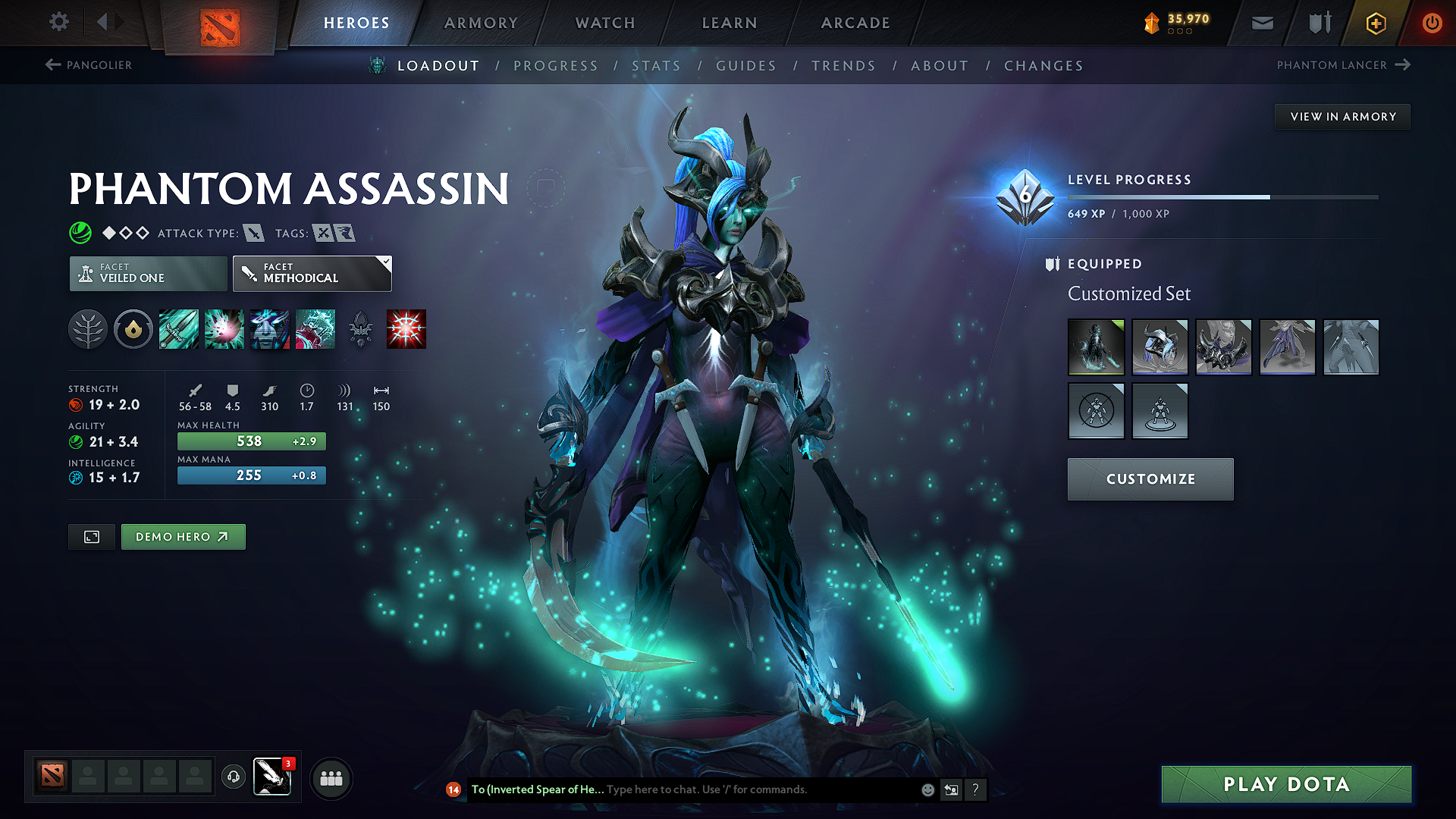Click the Level Progress XP bar
The height and width of the screenshot is (819, 1456).
click(x=1222, y=196)
